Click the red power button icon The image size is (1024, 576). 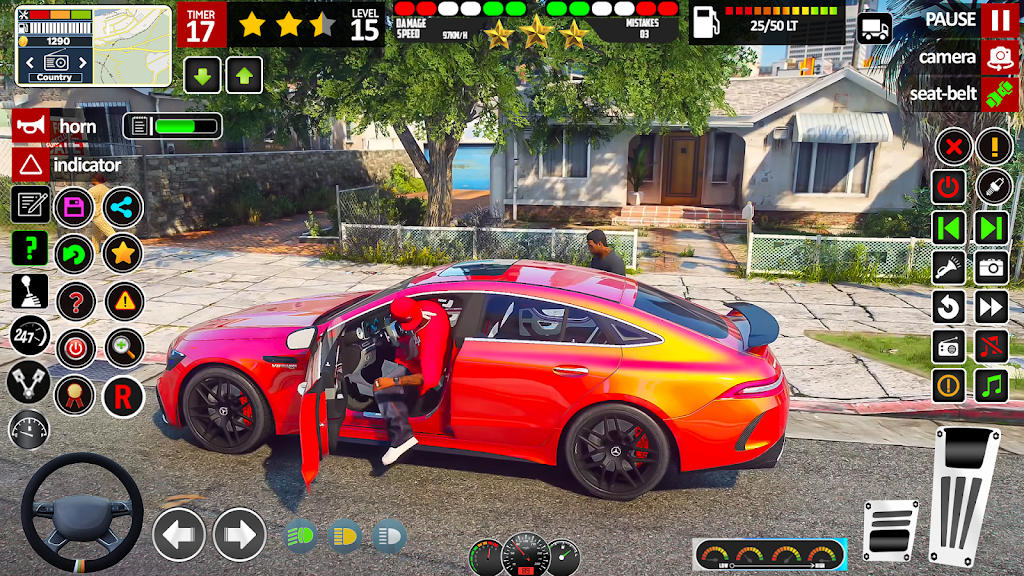point(949,187)
